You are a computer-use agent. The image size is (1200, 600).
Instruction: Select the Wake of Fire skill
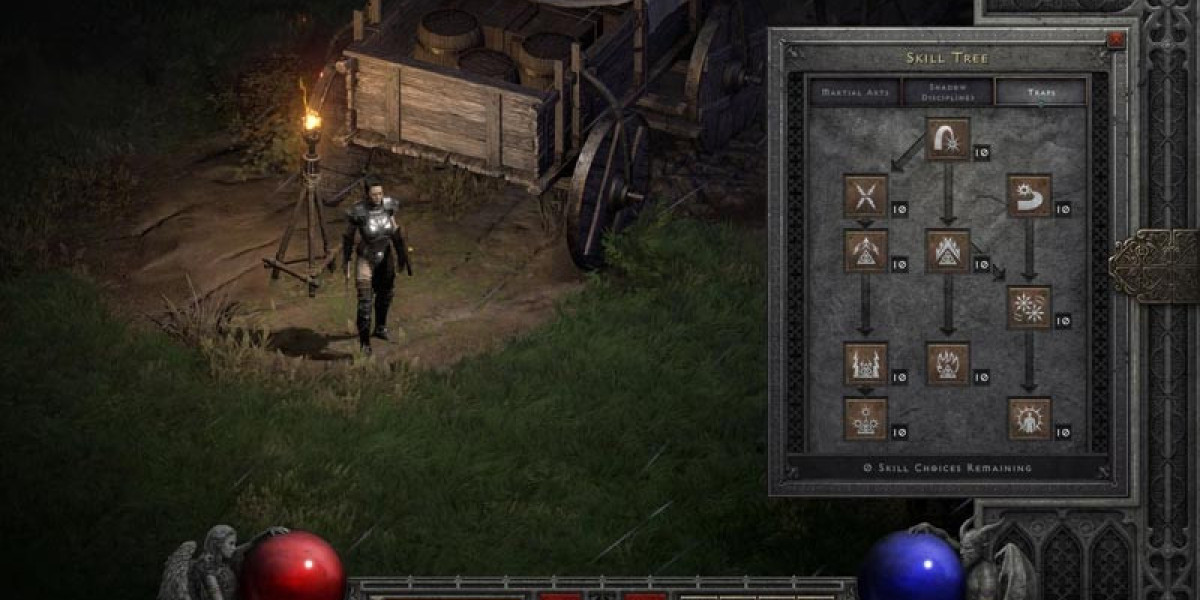947,251
